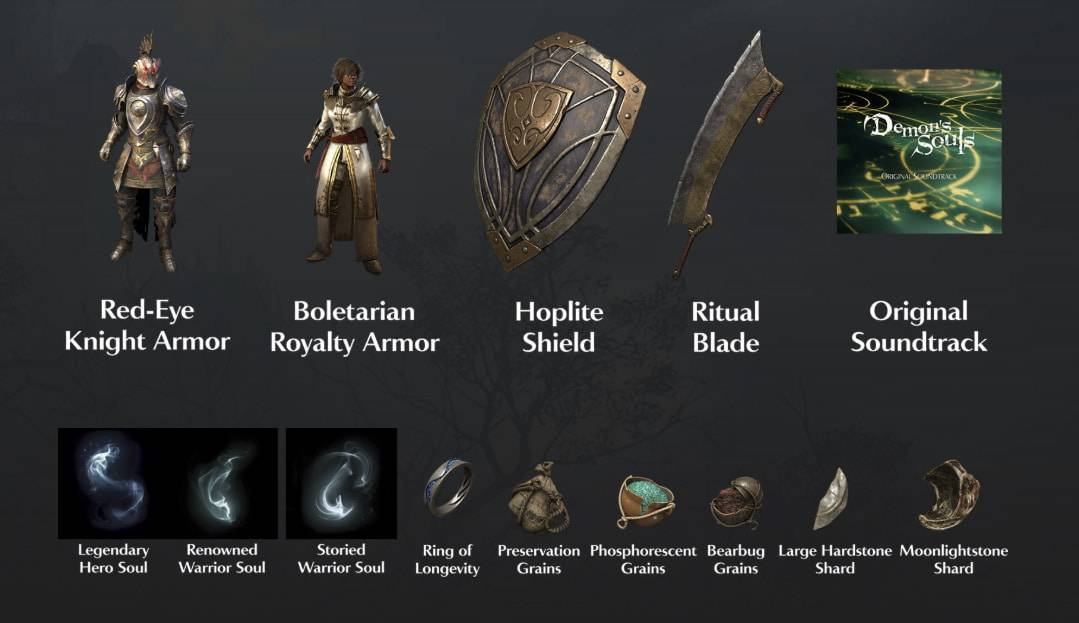The height and width of the screenshot is (623, 1079).
Task: Select the Legendary Hero Soul icon
Action: click(113, 484)
